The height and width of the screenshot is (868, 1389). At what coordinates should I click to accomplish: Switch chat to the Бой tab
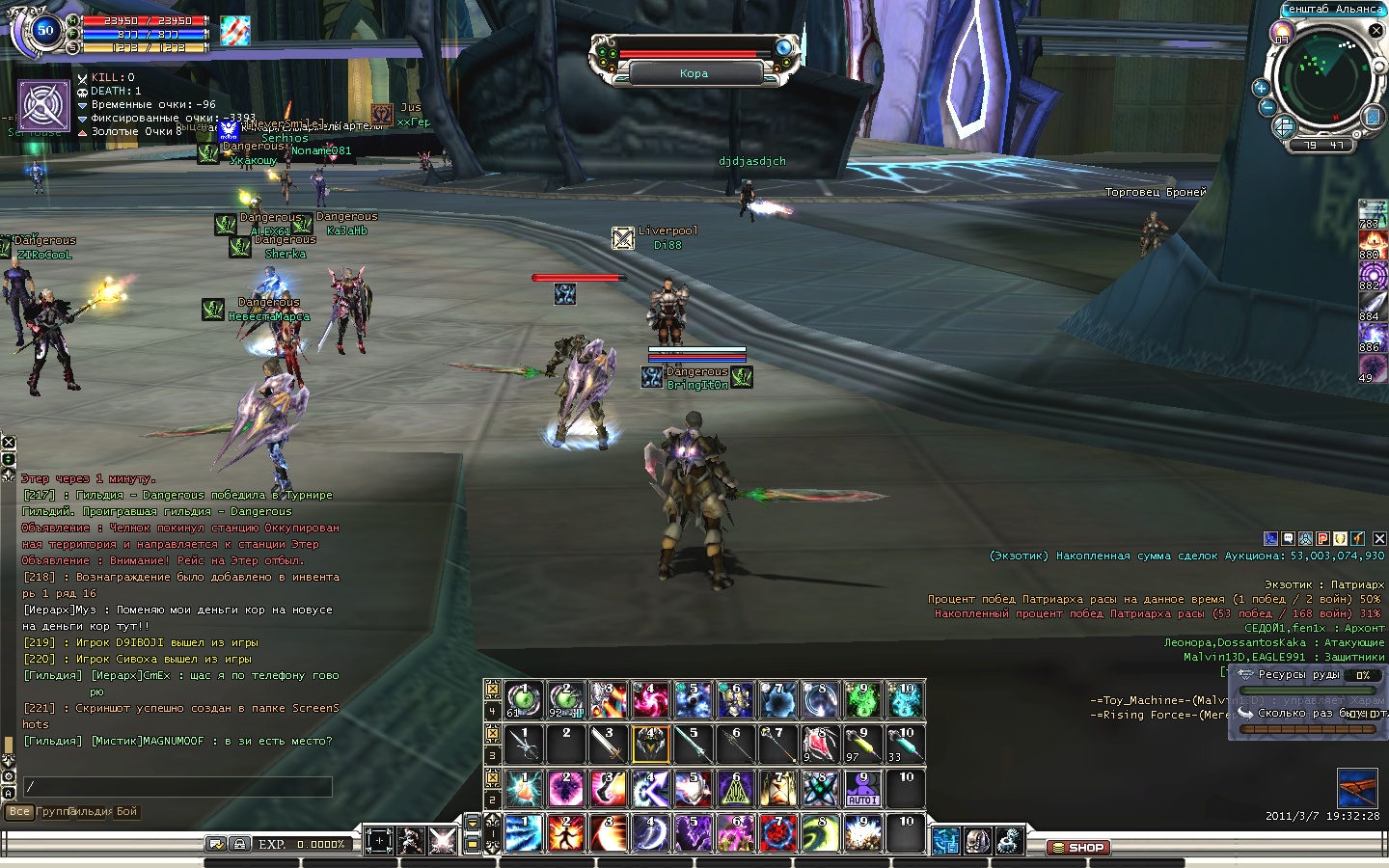pos(127,812)
